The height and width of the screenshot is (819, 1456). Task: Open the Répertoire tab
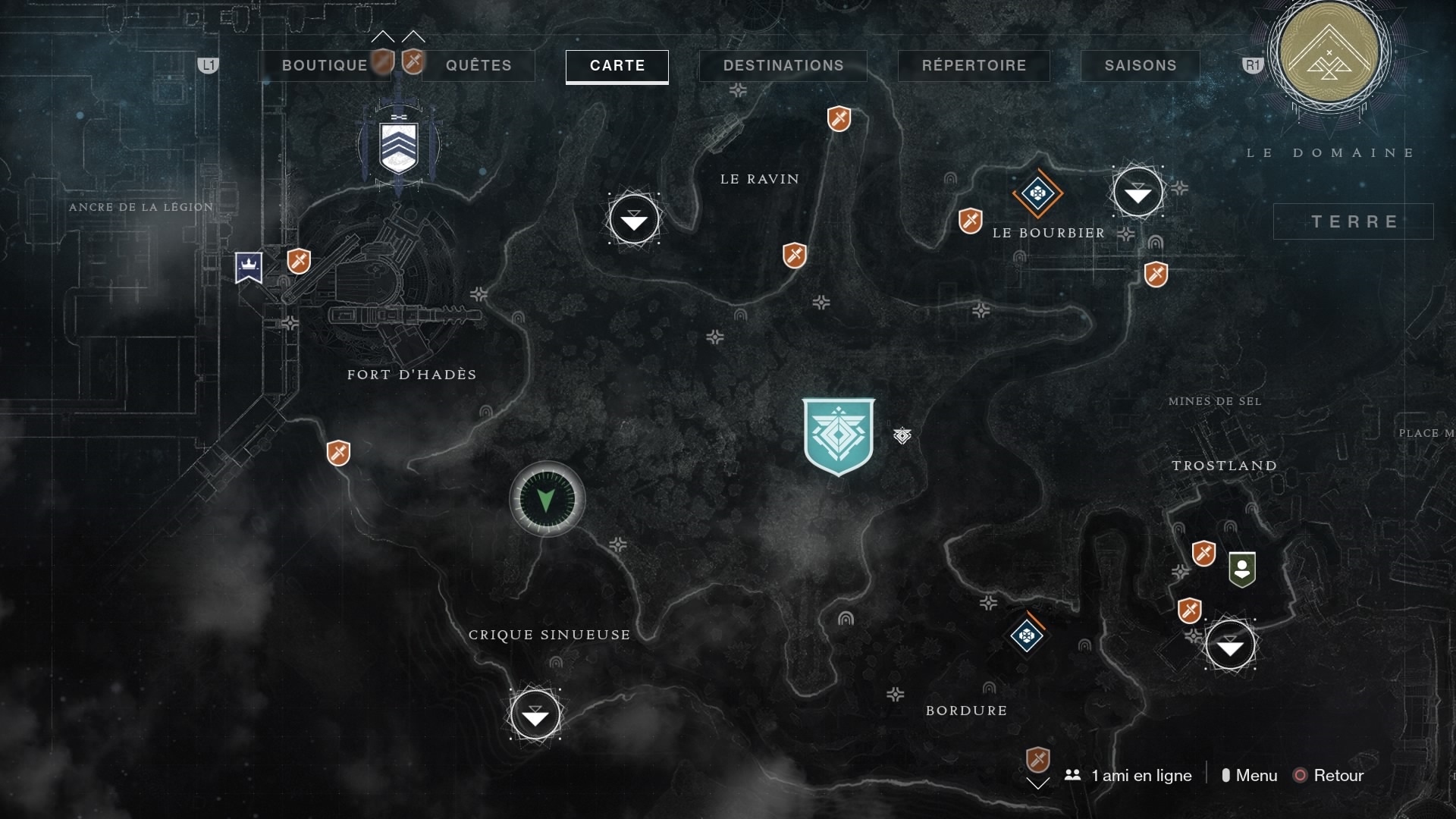click(x=973, y=65)
